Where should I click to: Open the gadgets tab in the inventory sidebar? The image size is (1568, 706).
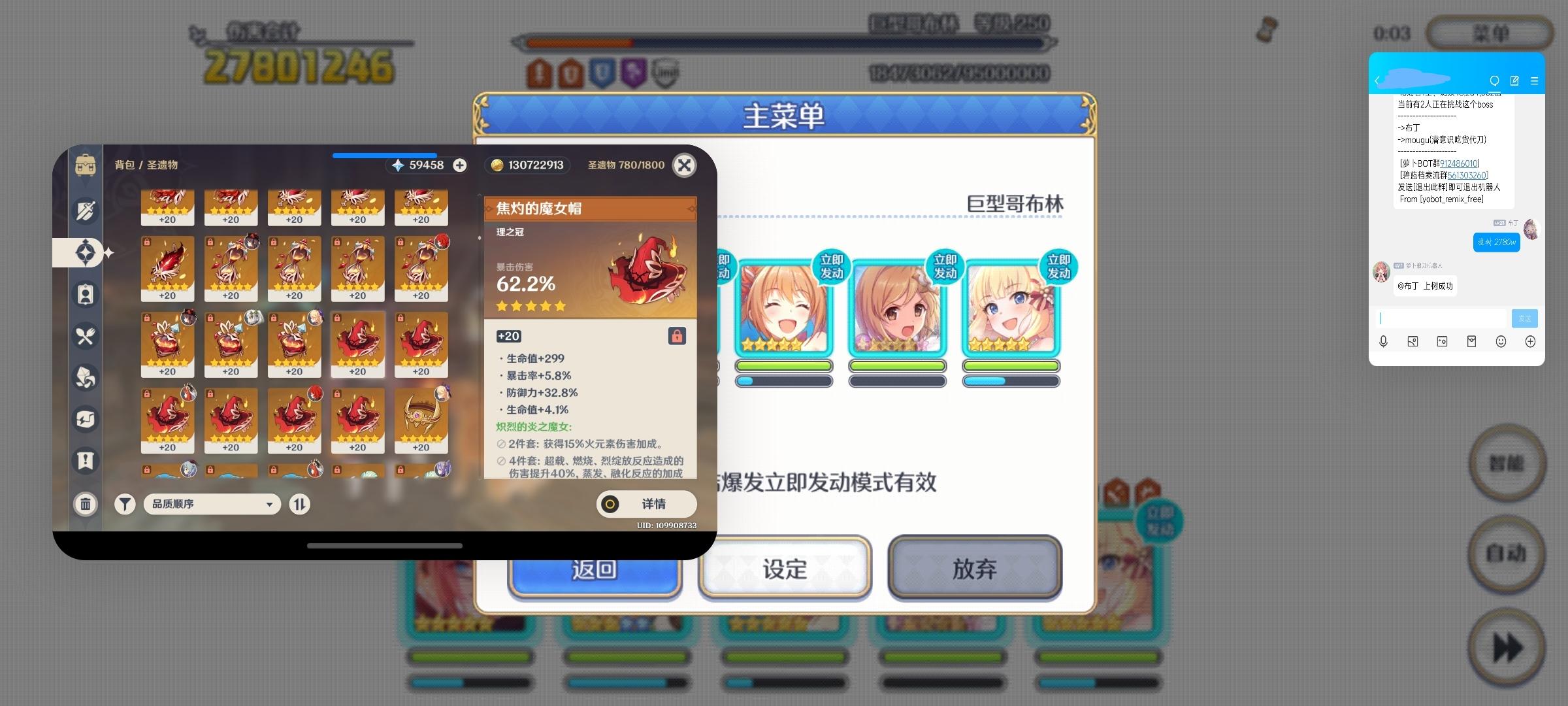[85, 420]
